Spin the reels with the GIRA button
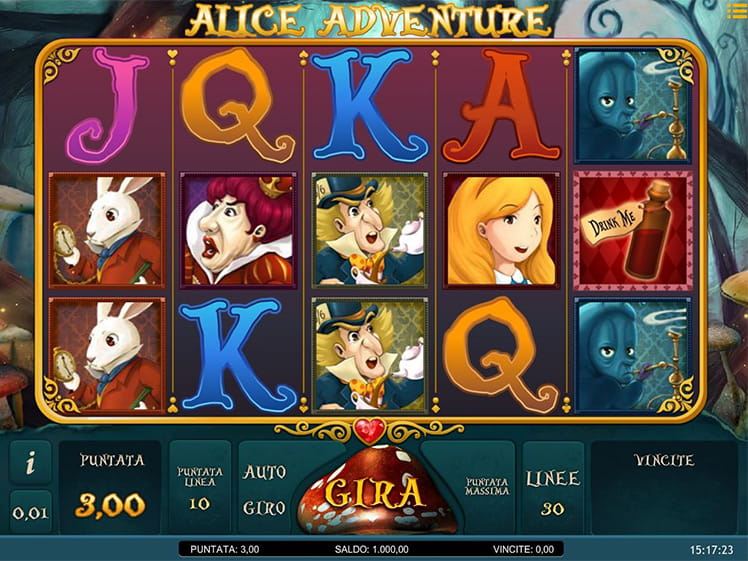The width and height of the screenshot is (748, 561). [x=373, y=493]
